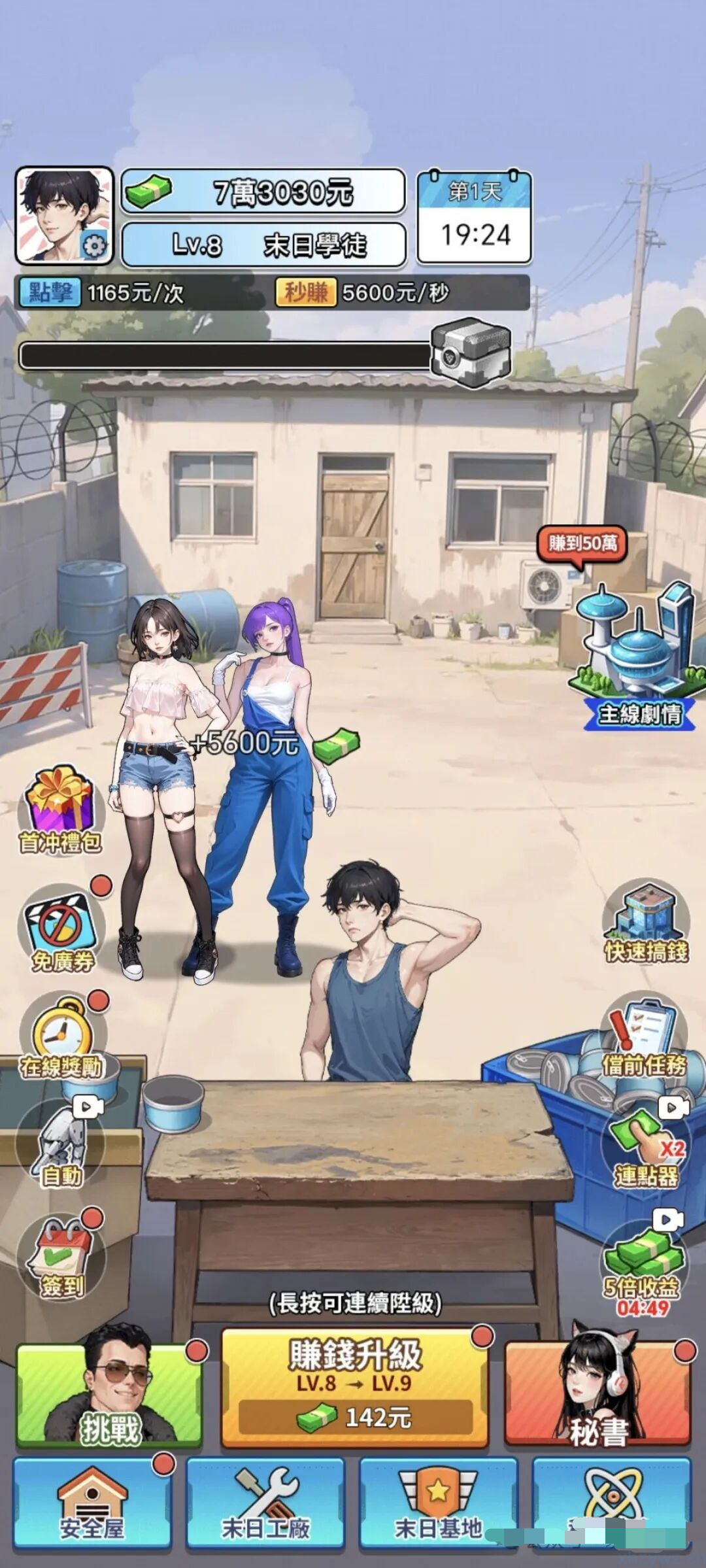This screenshot has width=706, height=1568.
Task: Tap the 賺到50萬 goal speech bubble
Action: pyautogui.click(x=582, y=544)
